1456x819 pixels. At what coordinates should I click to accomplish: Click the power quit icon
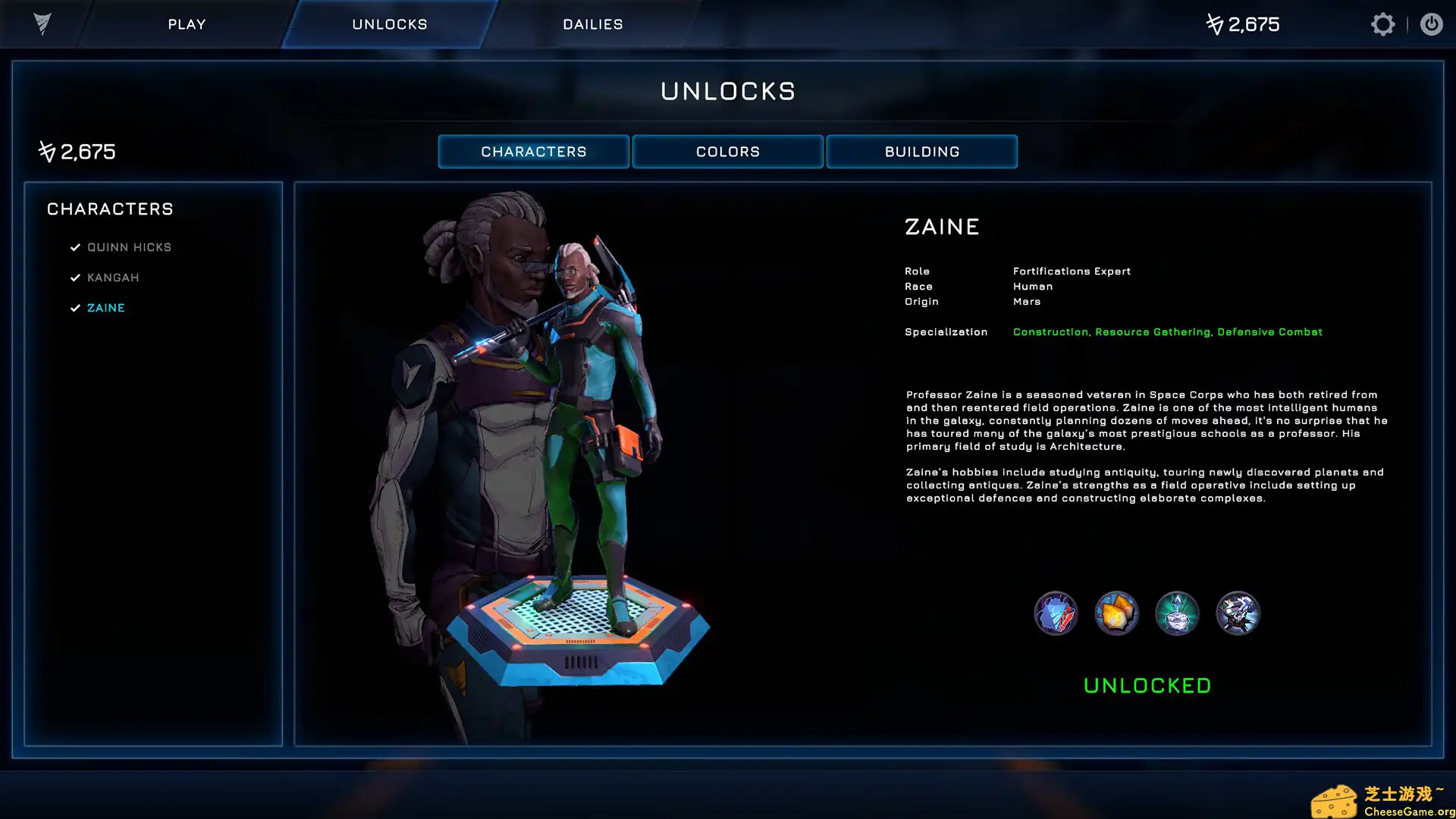(x=1431, y=24)
